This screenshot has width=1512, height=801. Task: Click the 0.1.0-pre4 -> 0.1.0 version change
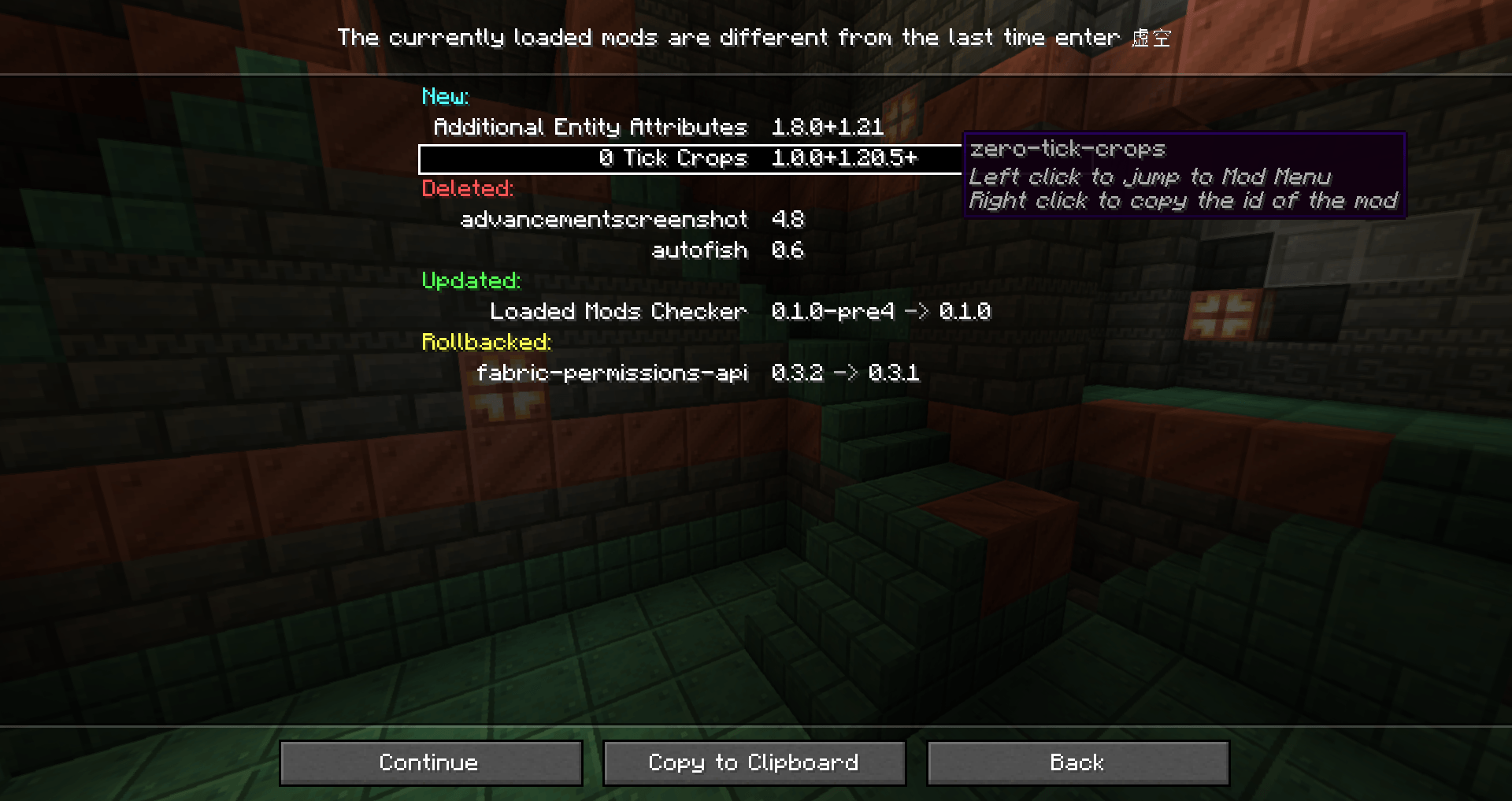click(x=881, y=311)
